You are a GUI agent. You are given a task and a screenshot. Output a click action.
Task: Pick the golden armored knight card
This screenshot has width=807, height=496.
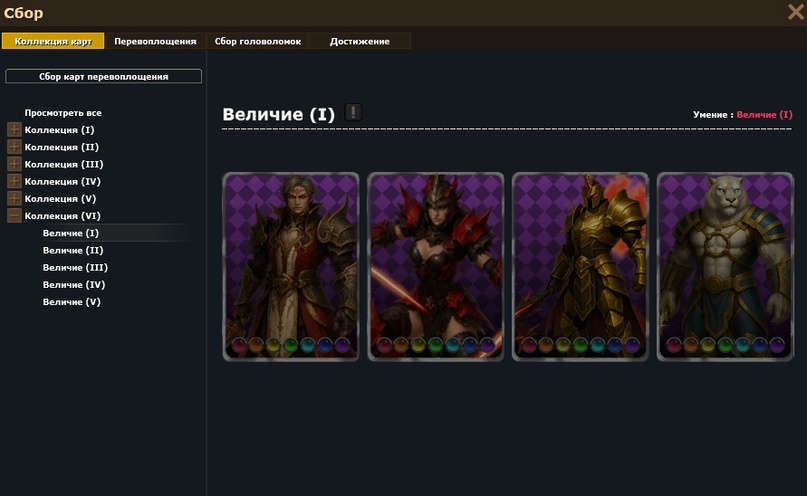point(580,266)
